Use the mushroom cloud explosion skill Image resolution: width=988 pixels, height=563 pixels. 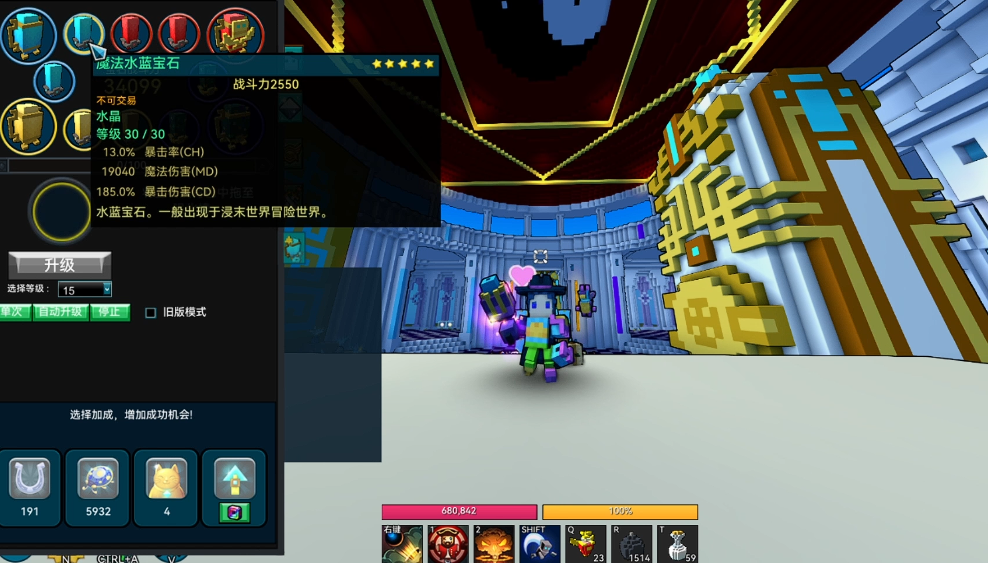tap(494, 544)
